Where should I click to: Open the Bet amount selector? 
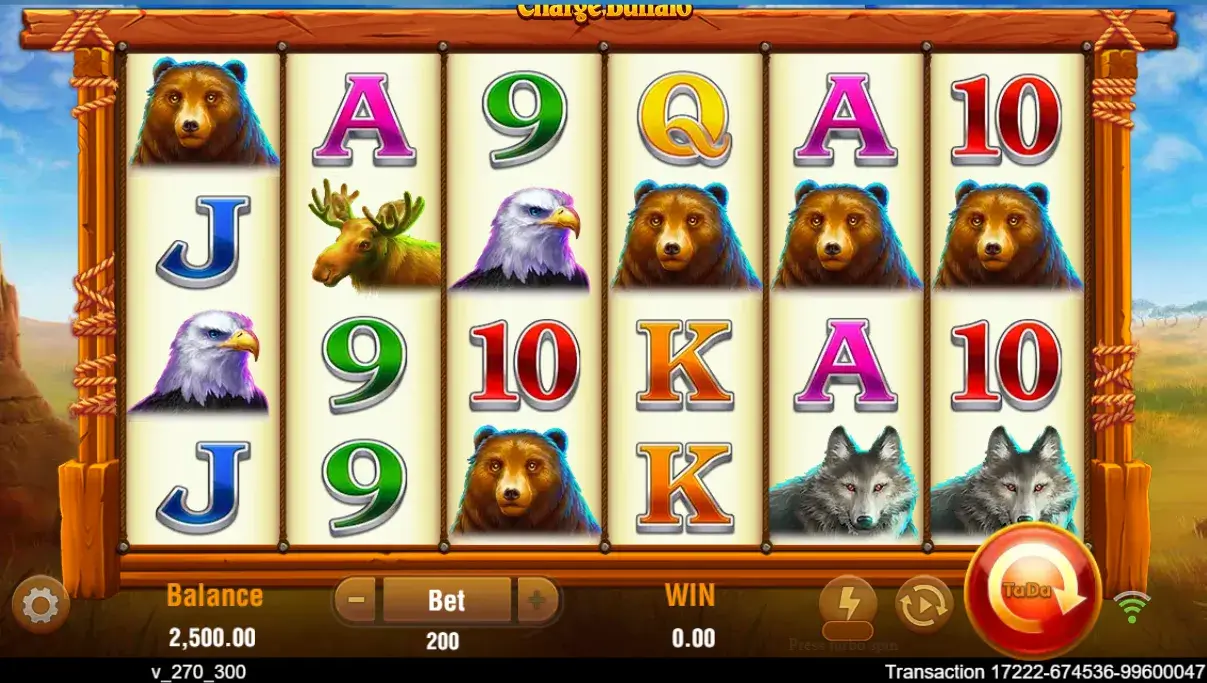pyautogui.click(x=446, y=600)
